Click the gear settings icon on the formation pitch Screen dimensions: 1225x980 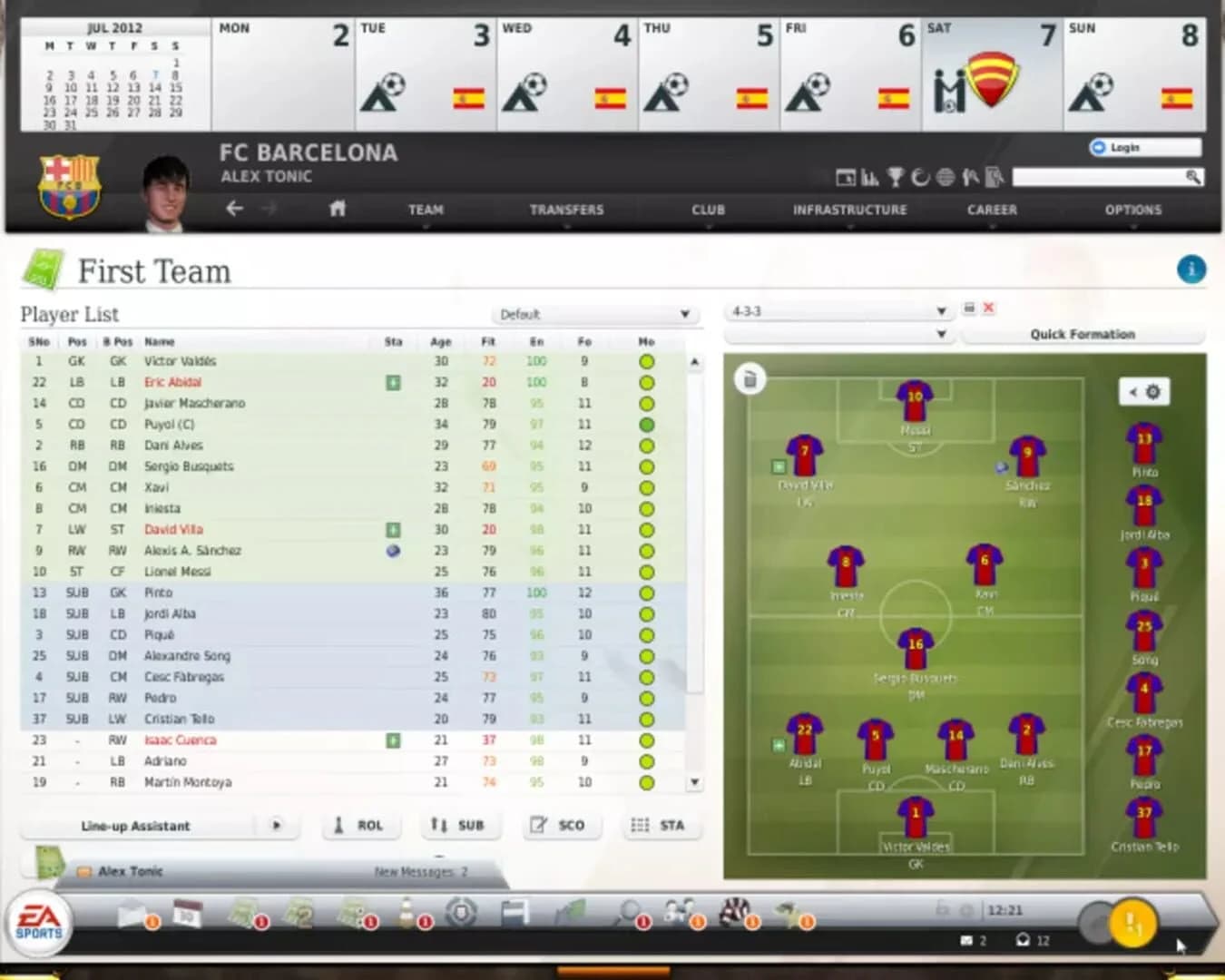(1152, 392)
